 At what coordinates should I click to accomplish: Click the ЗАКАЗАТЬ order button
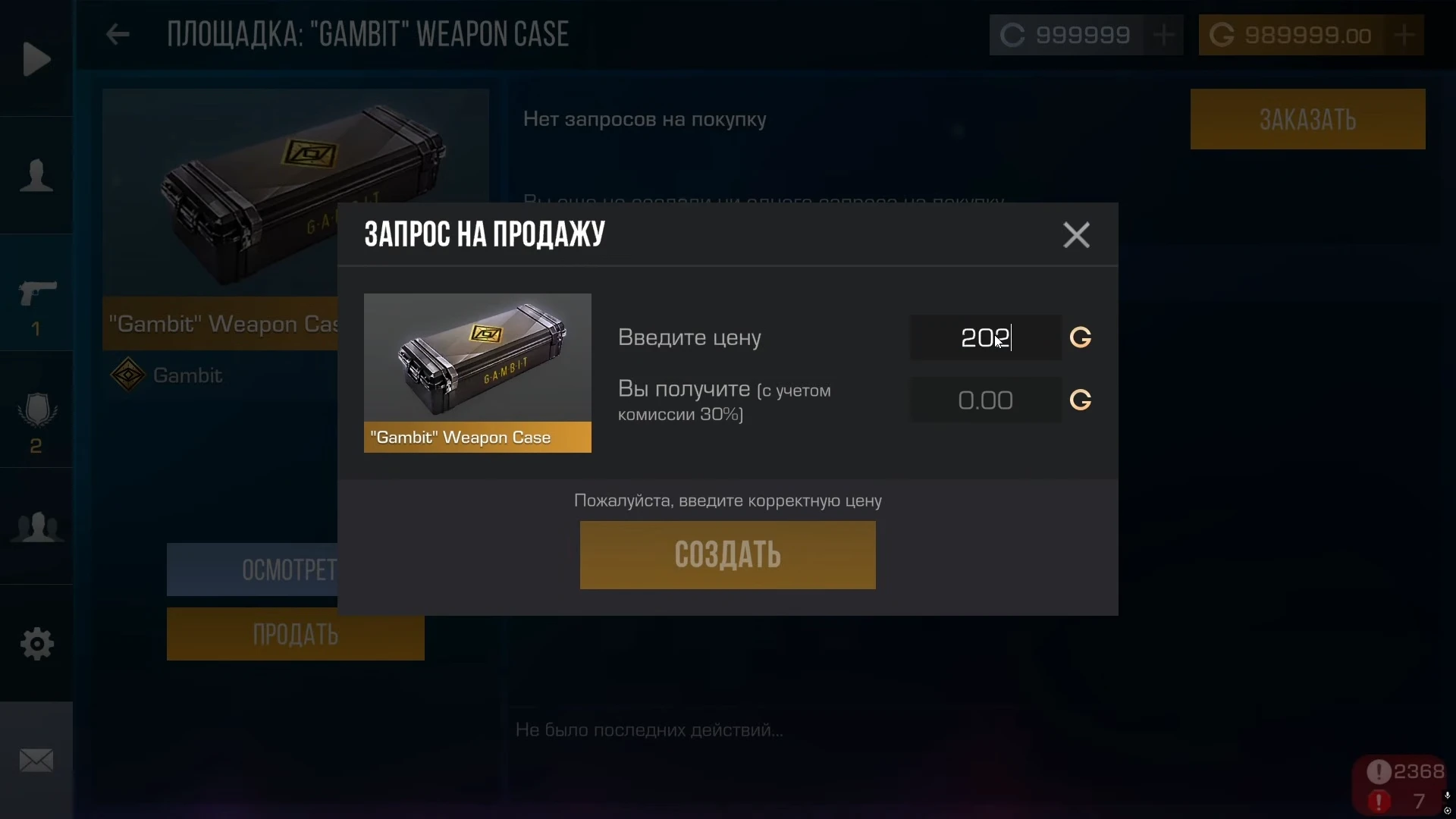[1307, 119]
